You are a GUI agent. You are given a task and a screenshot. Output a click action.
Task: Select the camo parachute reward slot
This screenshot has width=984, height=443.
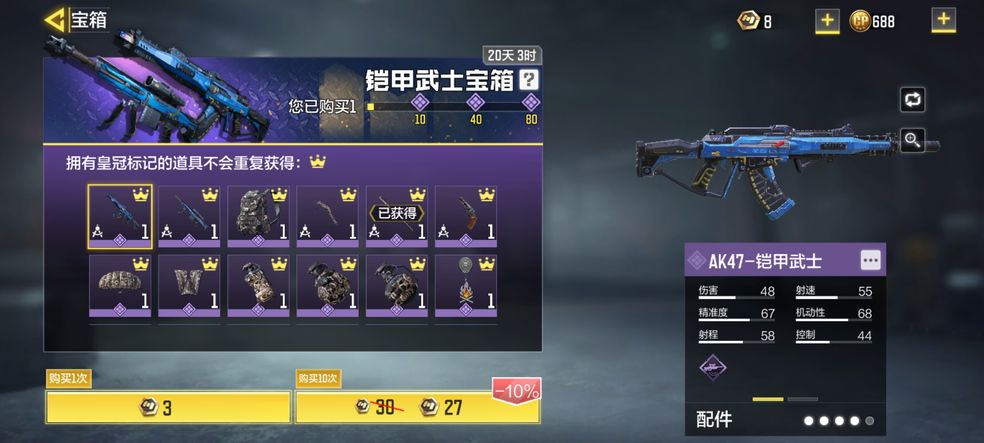pos(120,287)
